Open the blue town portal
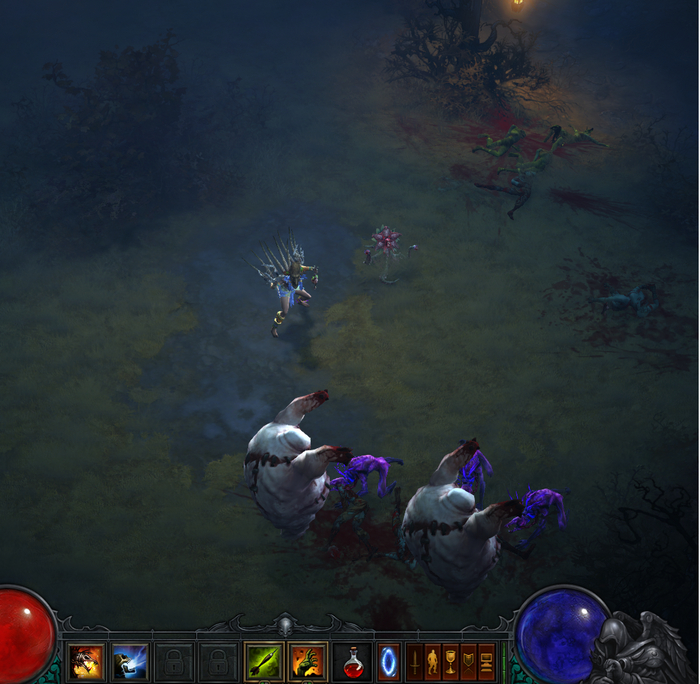This screenshot has width=700, height=684. click(388, 661)
